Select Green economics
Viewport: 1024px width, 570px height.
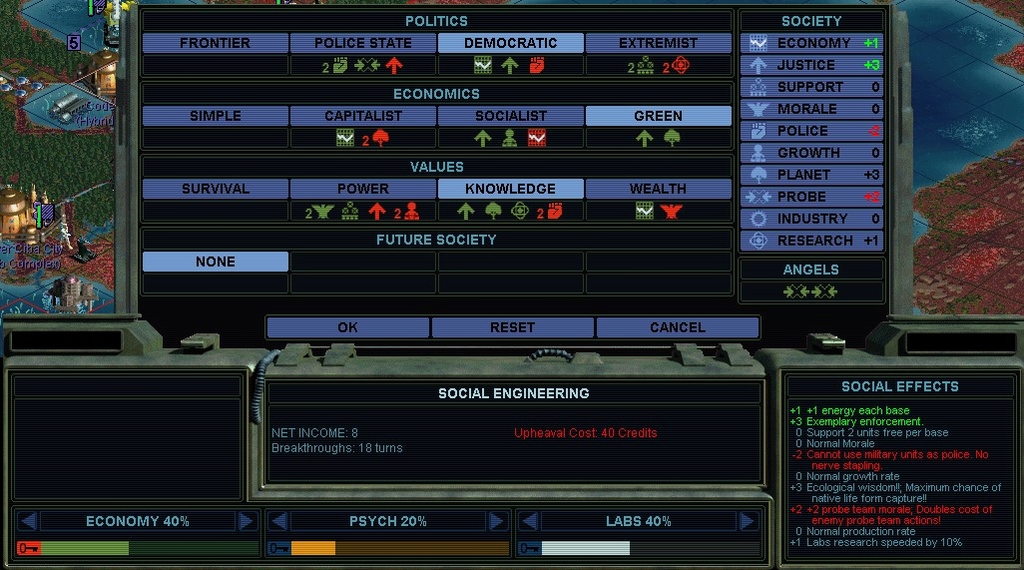658,116
